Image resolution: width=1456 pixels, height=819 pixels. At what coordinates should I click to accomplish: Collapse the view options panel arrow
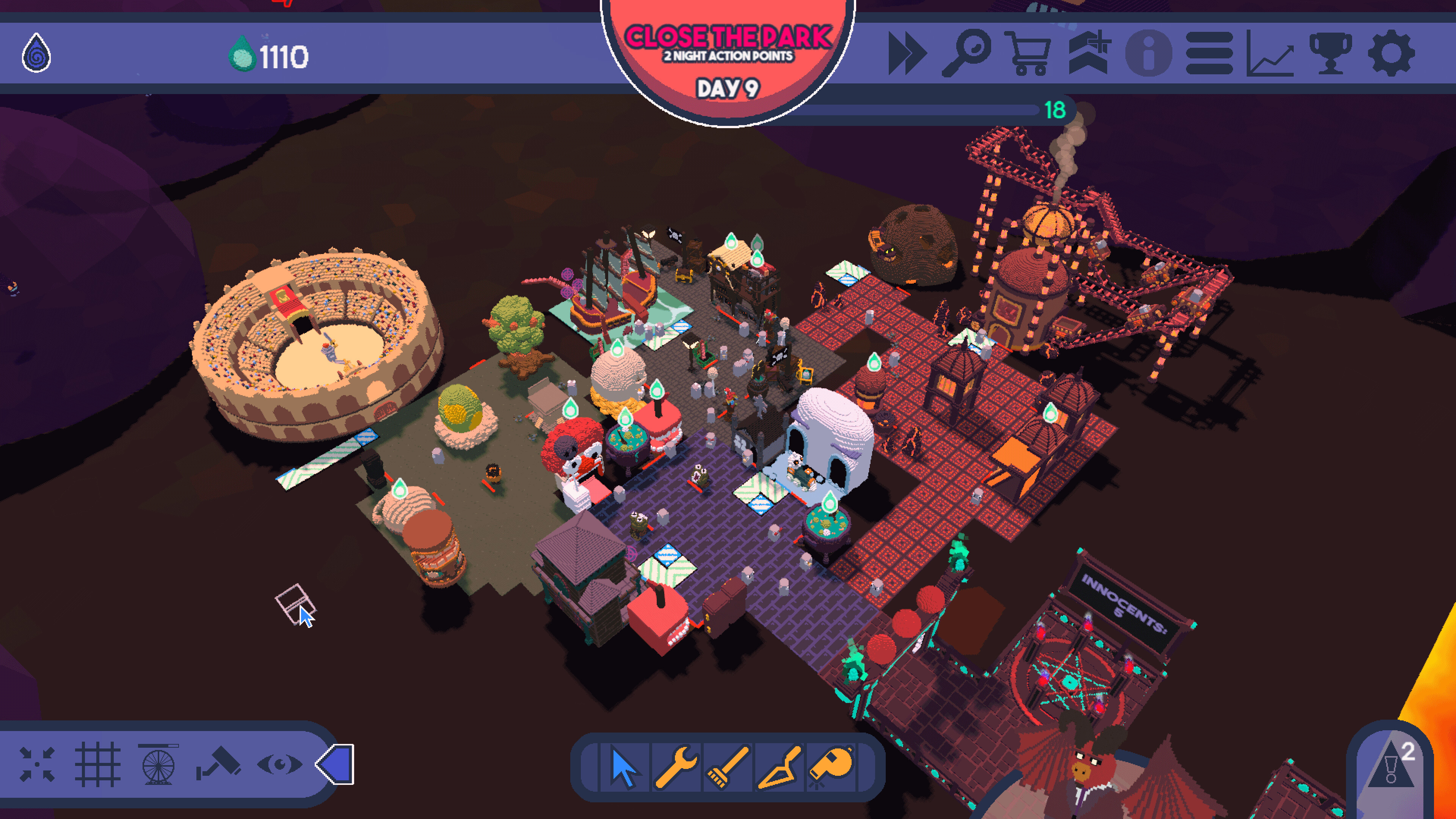click(x=336, y=765)
